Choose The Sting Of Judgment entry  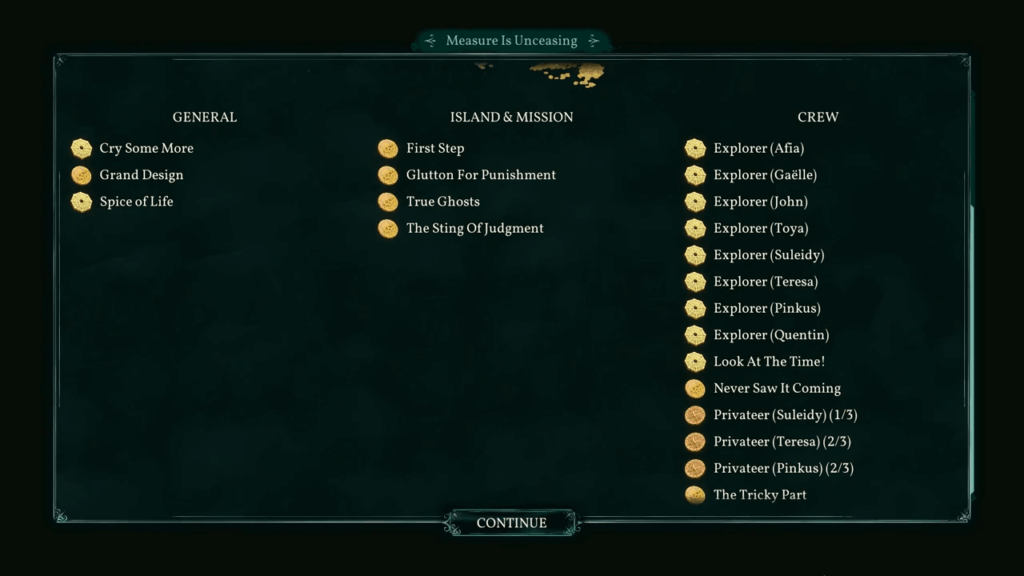[474, 229]
